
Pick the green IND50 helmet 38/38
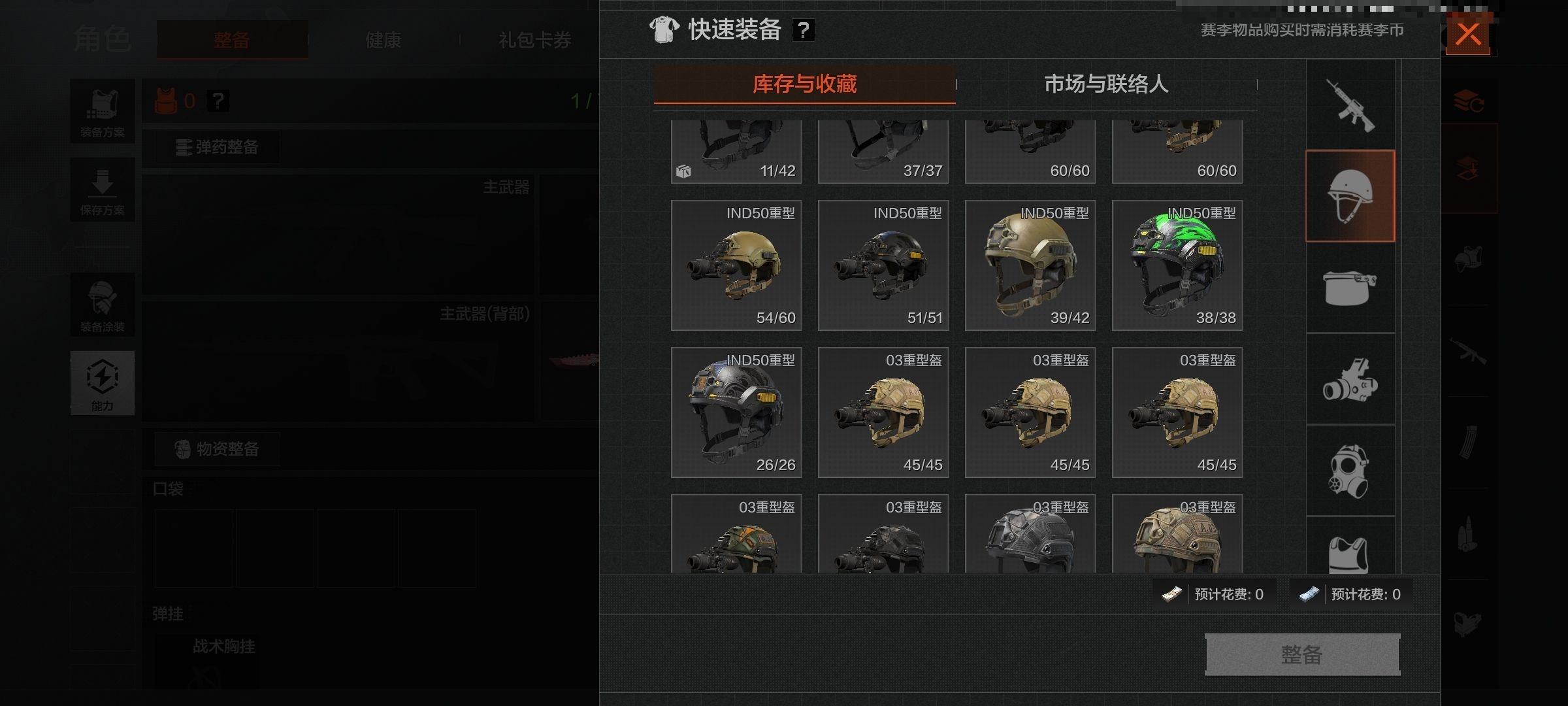[1177, 265]
